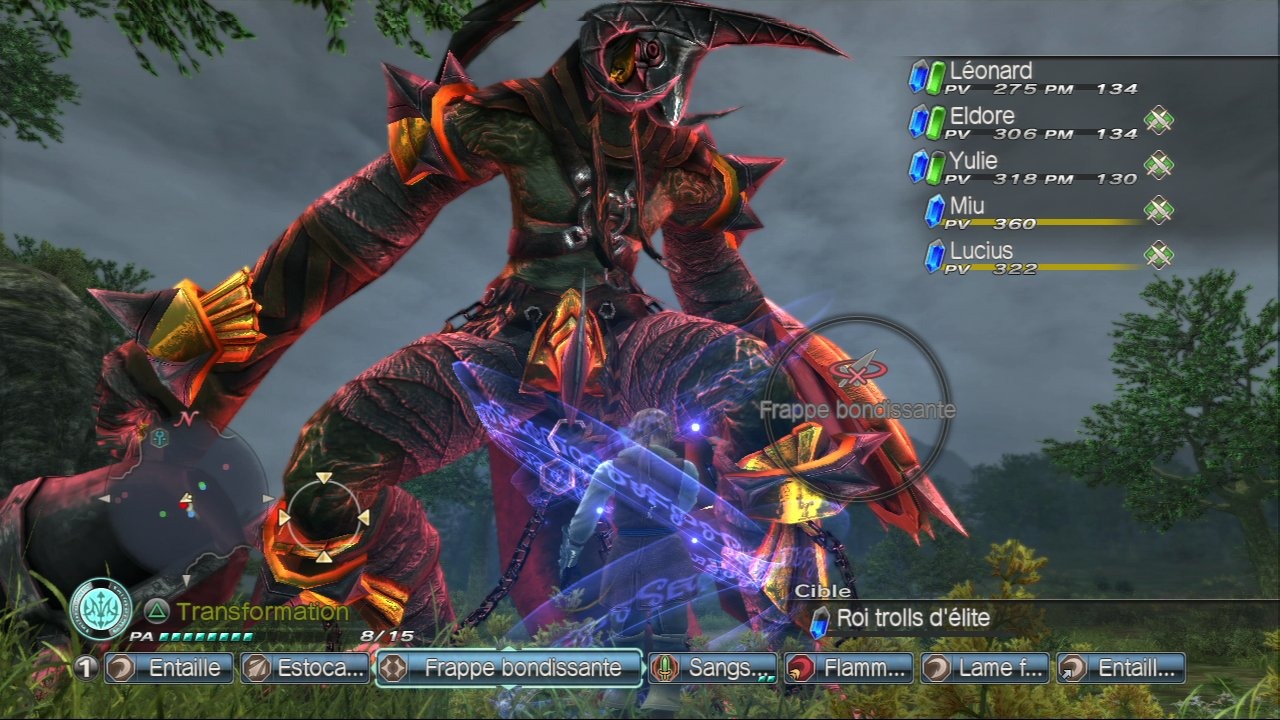1280x720 pixels.
Task: Select Léonard in the party list
Action: pyautogui.click(x=1024, y=78)
